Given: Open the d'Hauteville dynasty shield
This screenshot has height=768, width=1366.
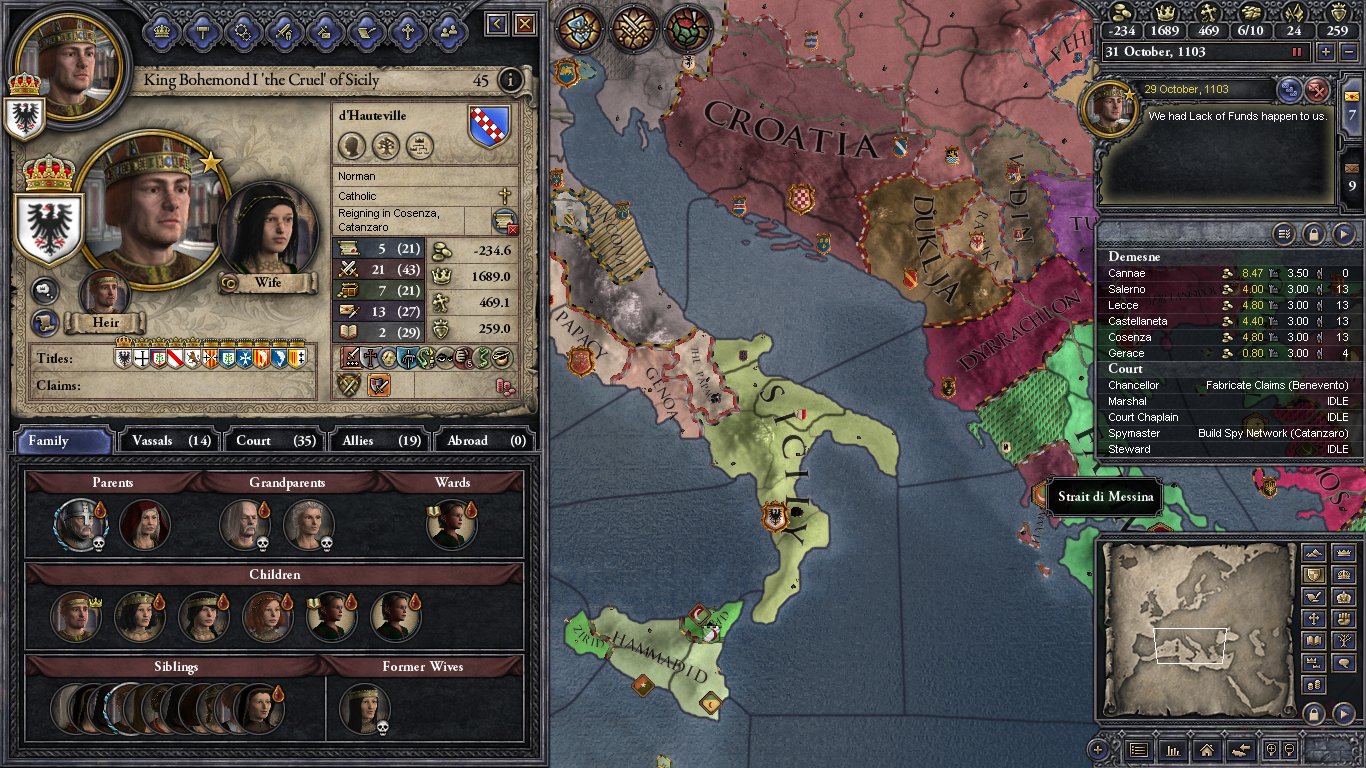Looking at the screenshot, I should tap(489, 127).
